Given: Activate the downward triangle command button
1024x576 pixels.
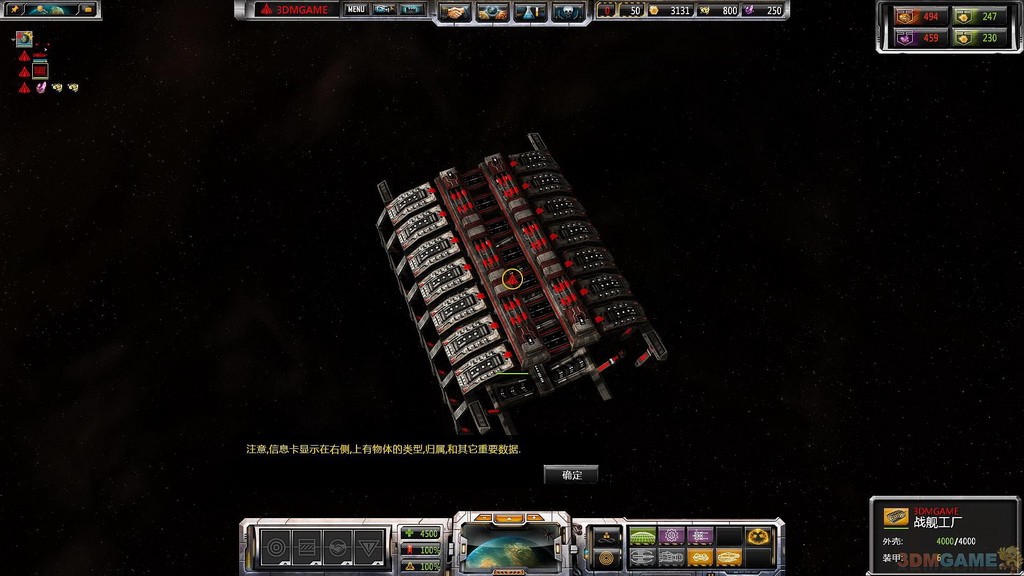Looking at the screenshot, I should click(370, 548).
